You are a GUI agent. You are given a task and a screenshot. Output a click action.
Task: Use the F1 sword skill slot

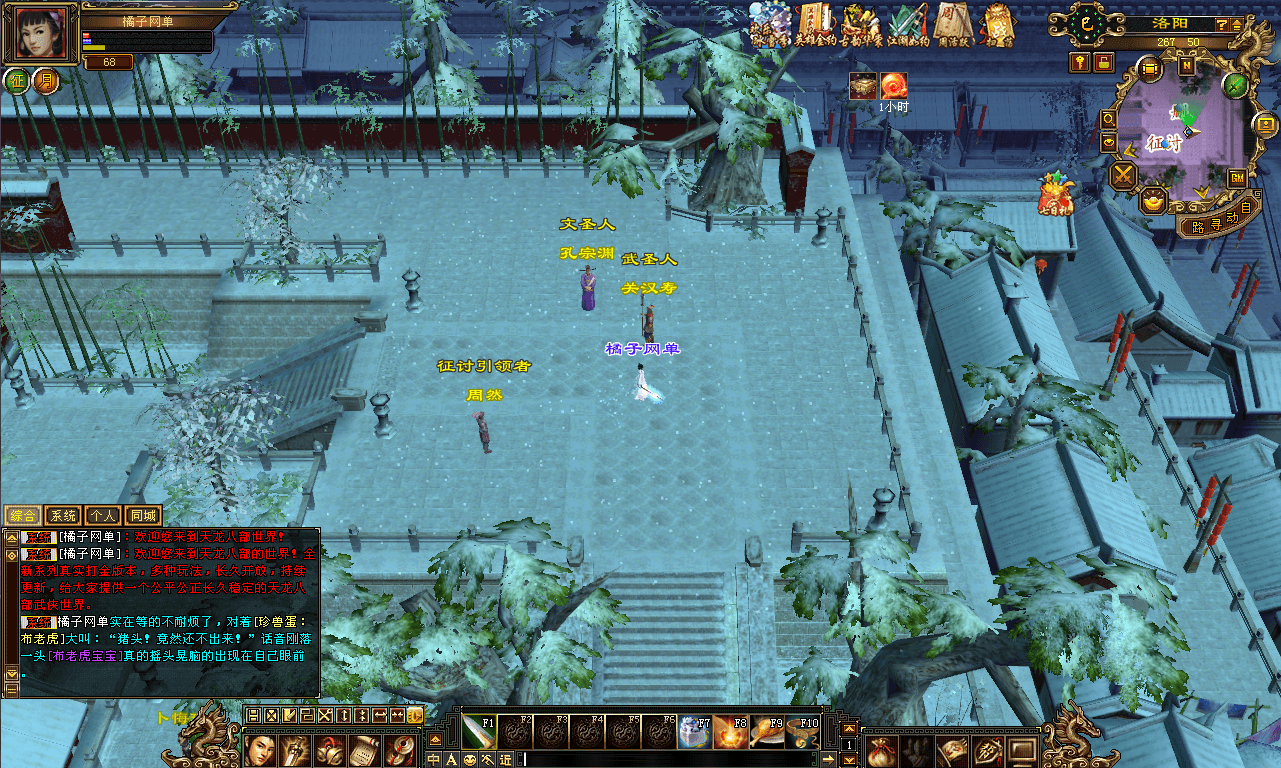477,732
